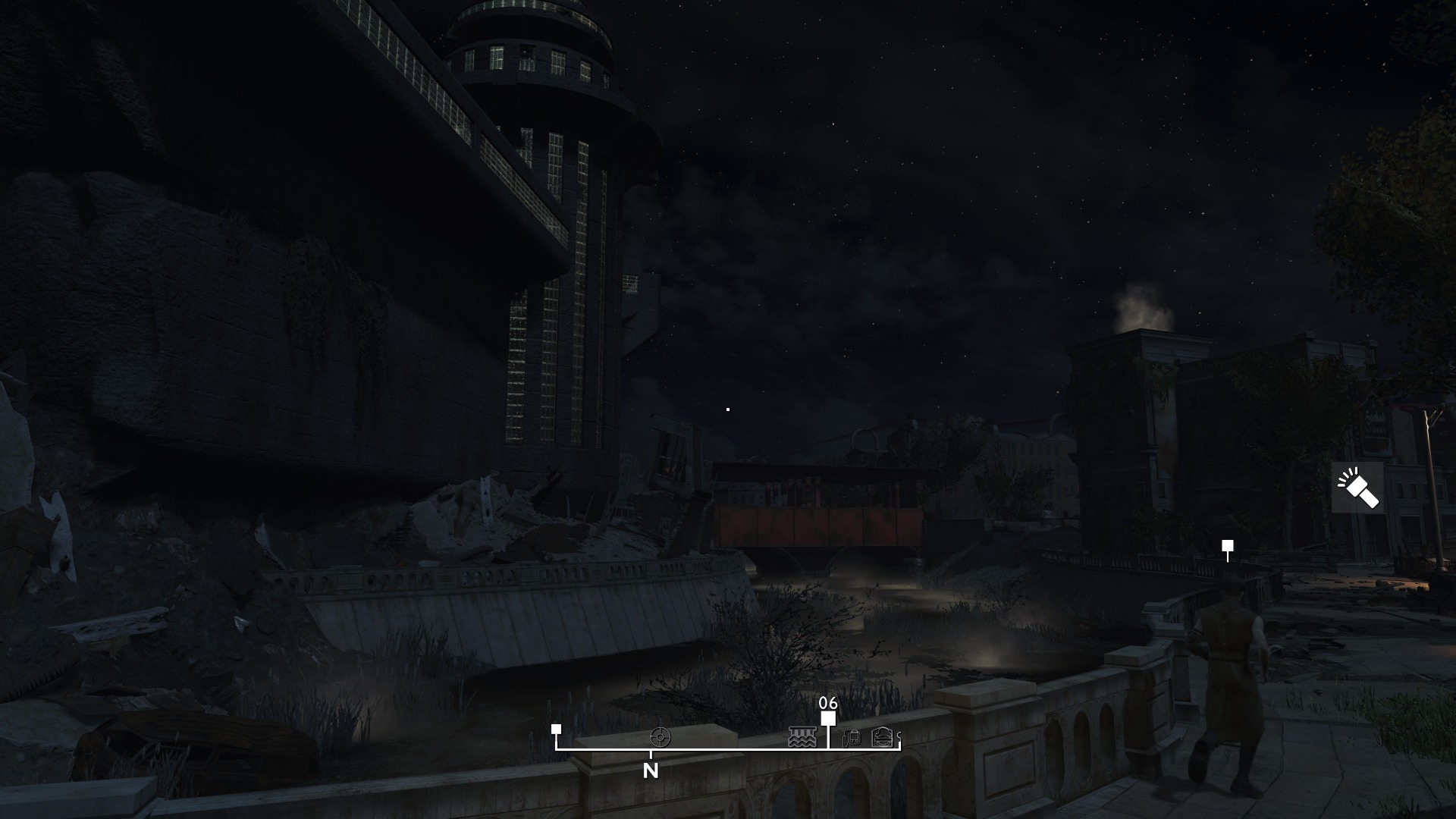Click the backpack location icon on compass
This screenshot has height=819, width=1456.
852,737
